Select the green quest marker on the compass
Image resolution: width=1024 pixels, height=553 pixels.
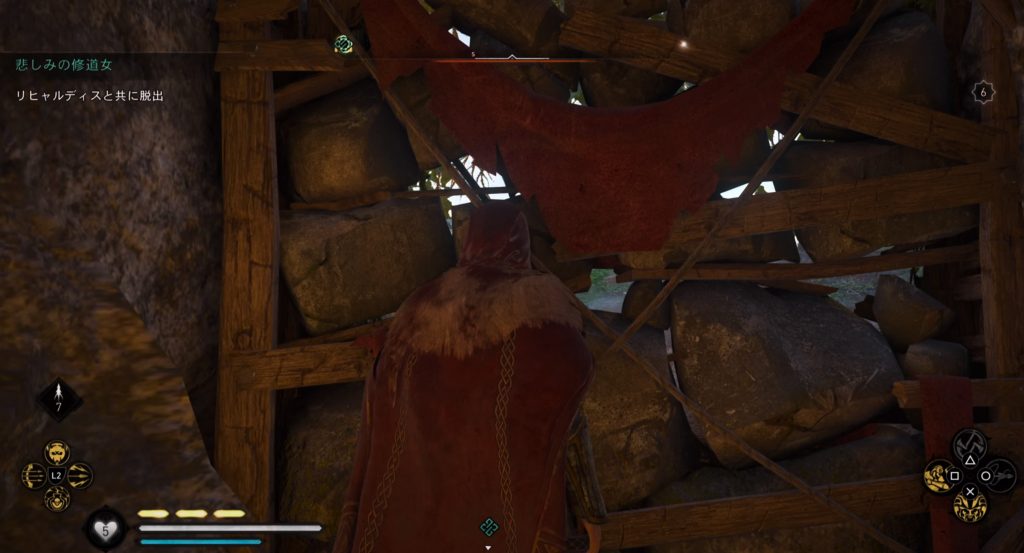point(343,43)
